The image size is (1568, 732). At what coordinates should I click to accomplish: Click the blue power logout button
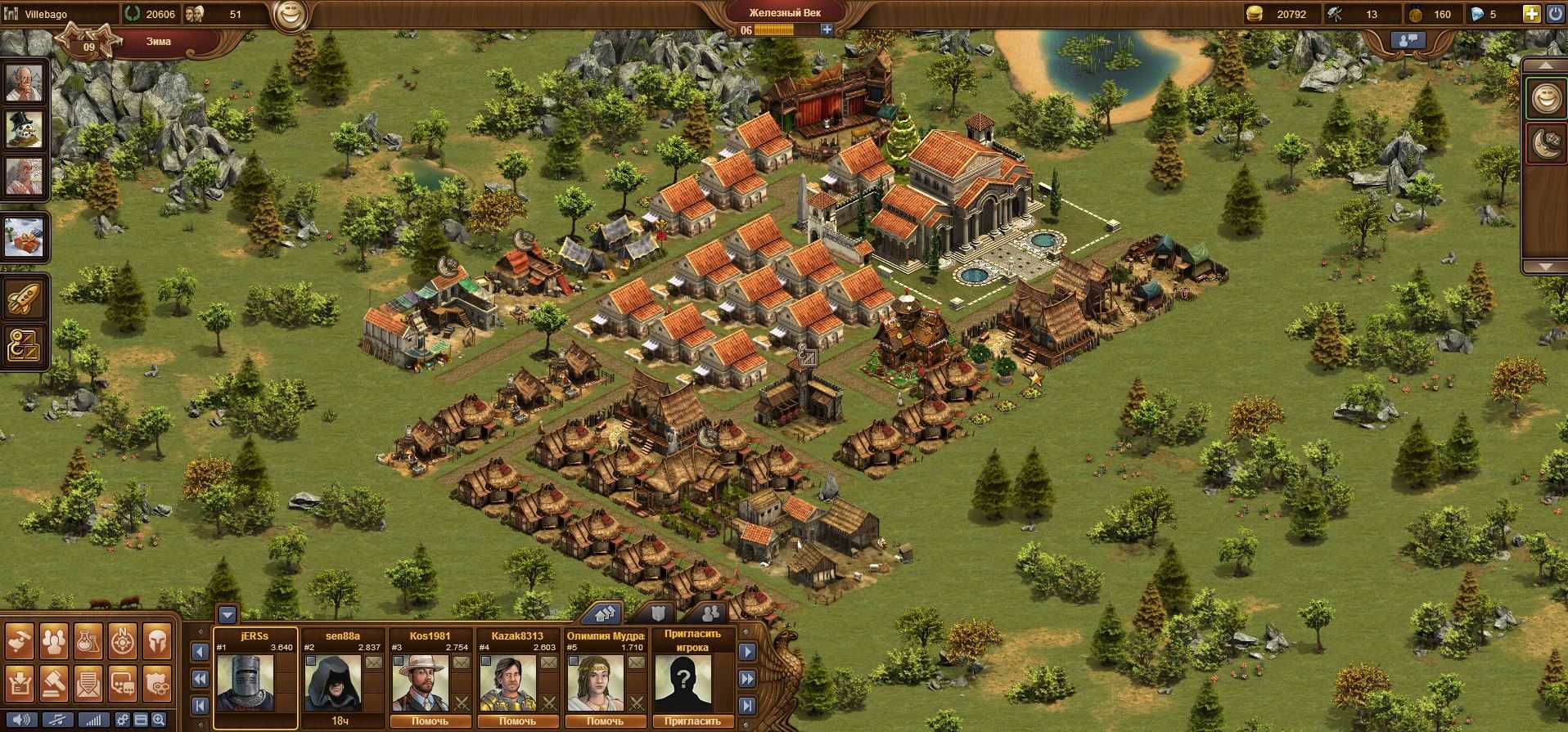[1554, 14]
